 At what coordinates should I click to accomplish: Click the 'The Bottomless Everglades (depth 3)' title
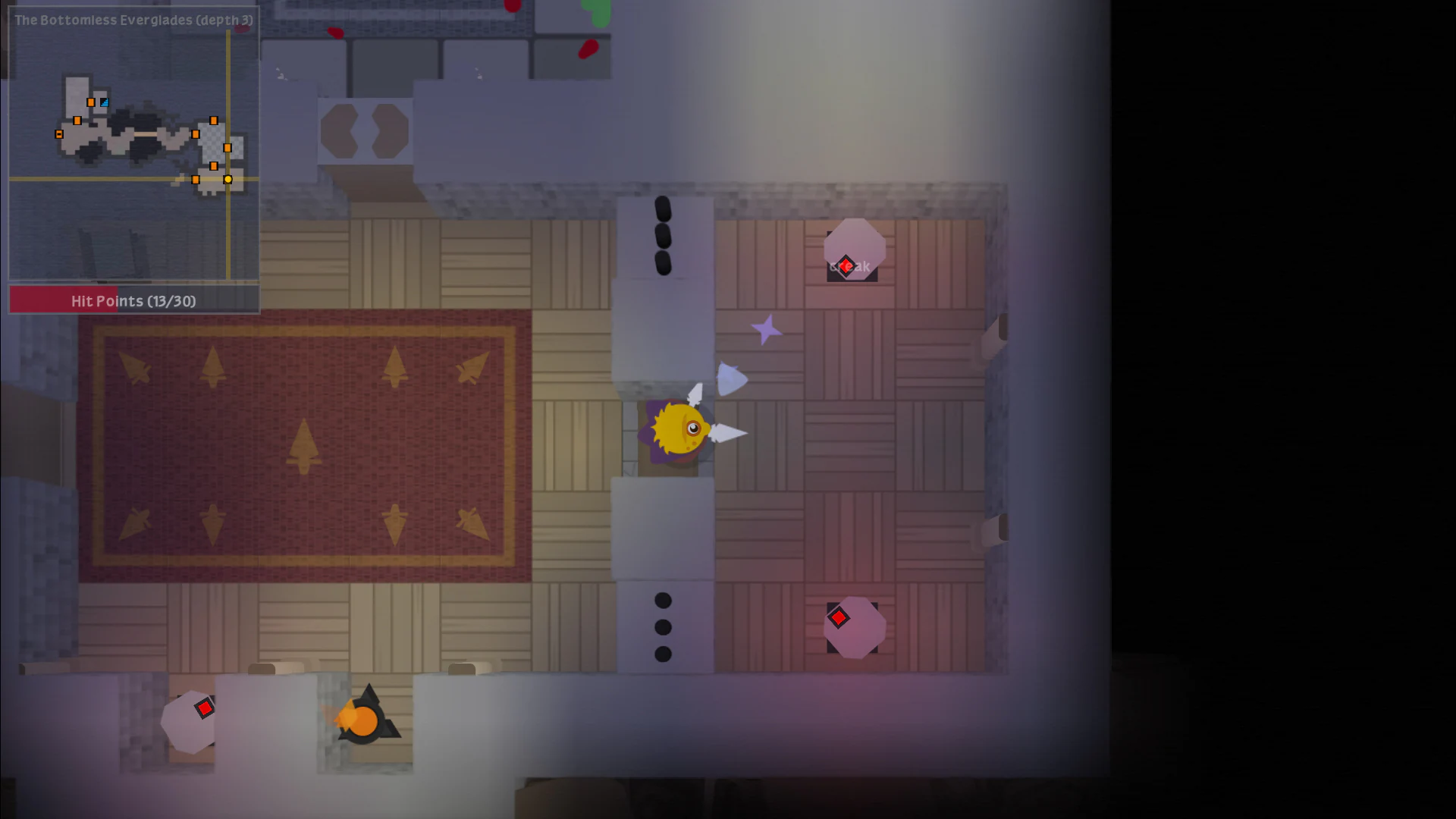coord(133,20)
